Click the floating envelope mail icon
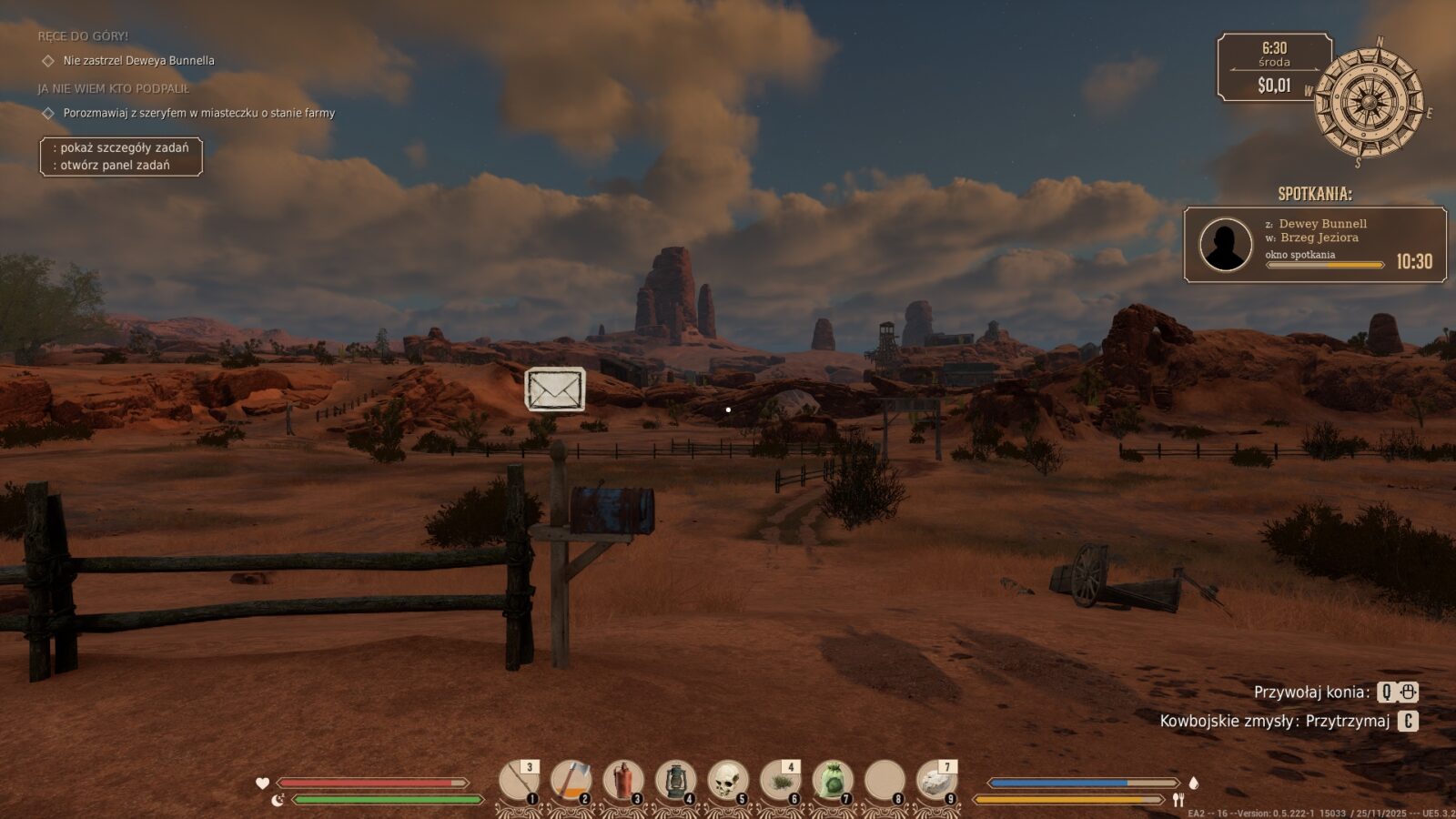Image resolution: width=1456 pixels, height=819 pixels. pyautogui.click(x=555, y=389)
